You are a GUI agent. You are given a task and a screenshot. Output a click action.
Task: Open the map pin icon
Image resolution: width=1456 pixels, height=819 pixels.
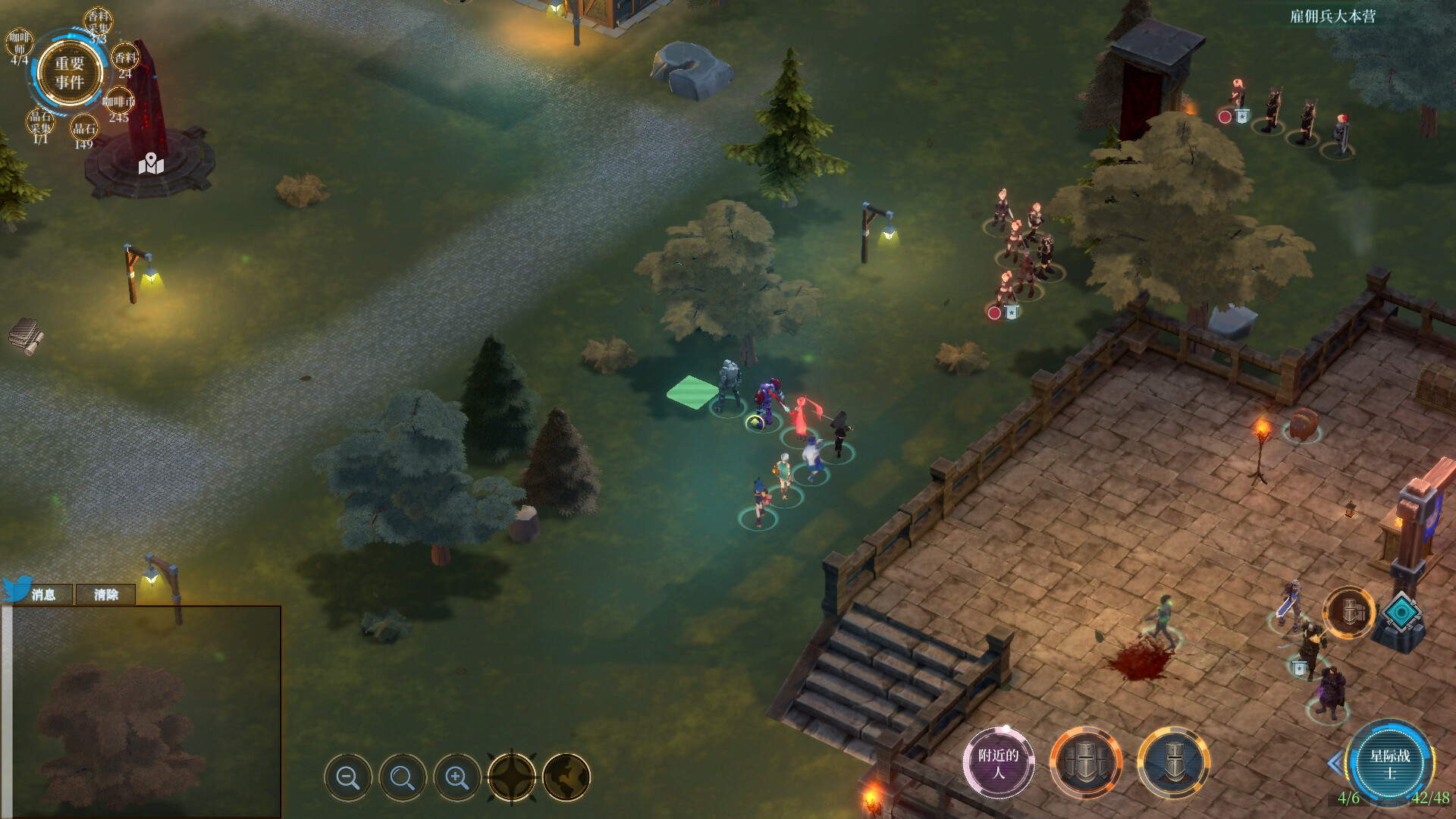(x=151, y=163)
